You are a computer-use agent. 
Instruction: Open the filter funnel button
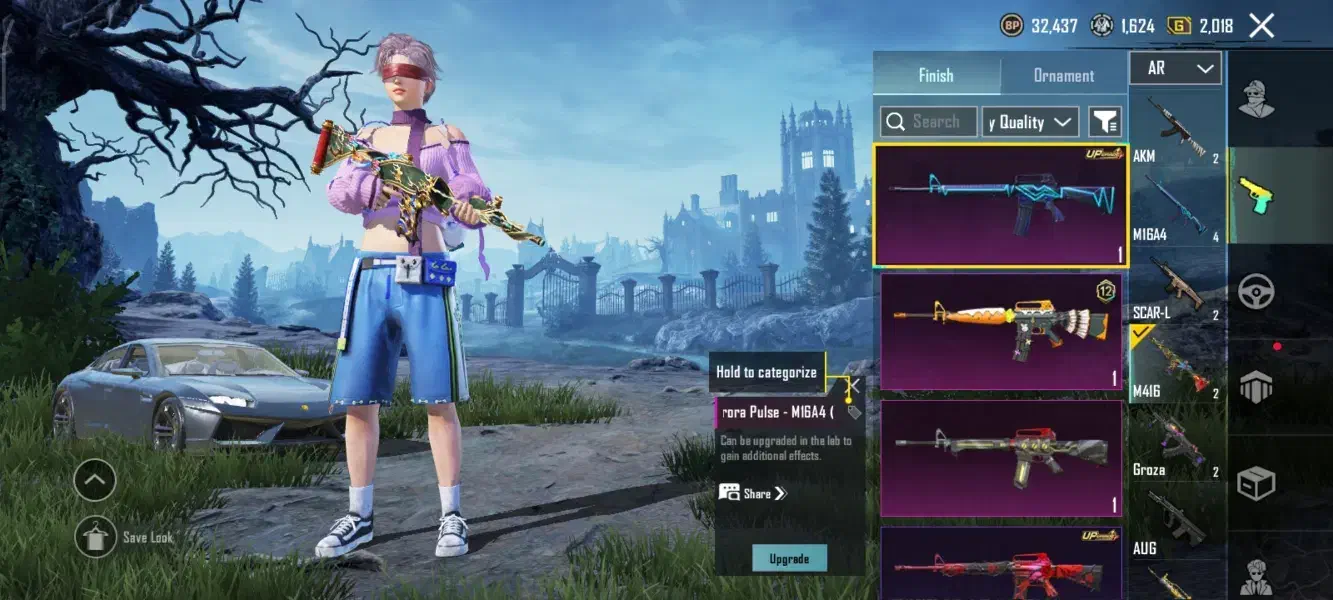point(1105,122)
